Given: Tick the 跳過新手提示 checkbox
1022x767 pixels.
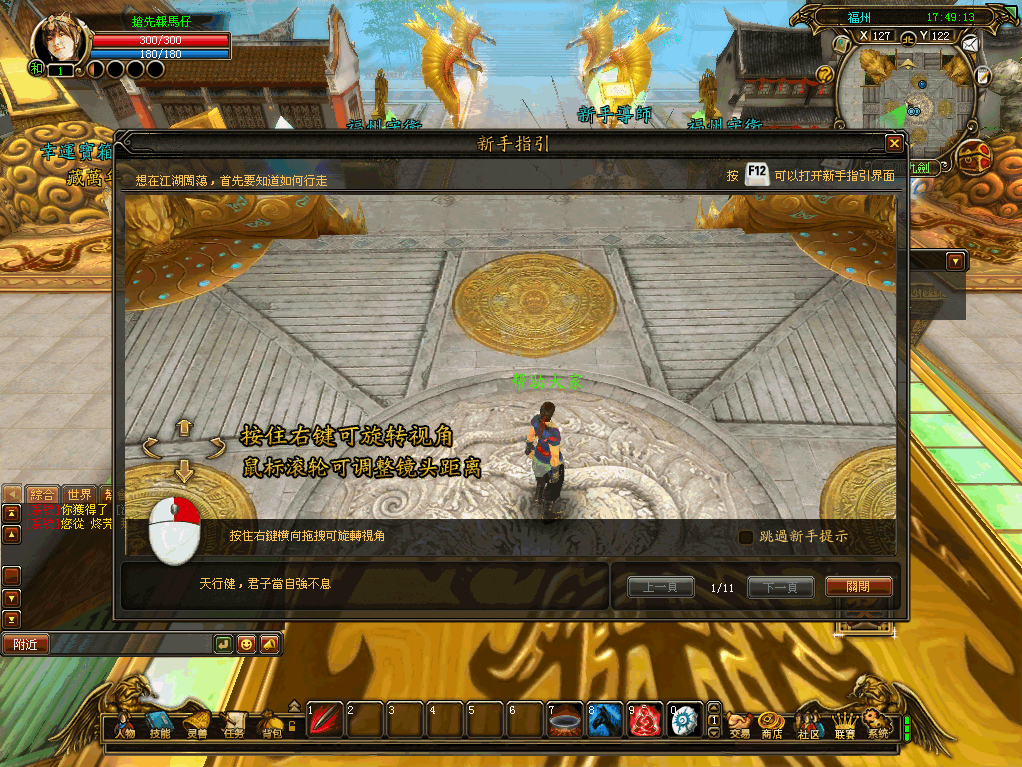Looking at the screenshot, I should pos(746,537).
